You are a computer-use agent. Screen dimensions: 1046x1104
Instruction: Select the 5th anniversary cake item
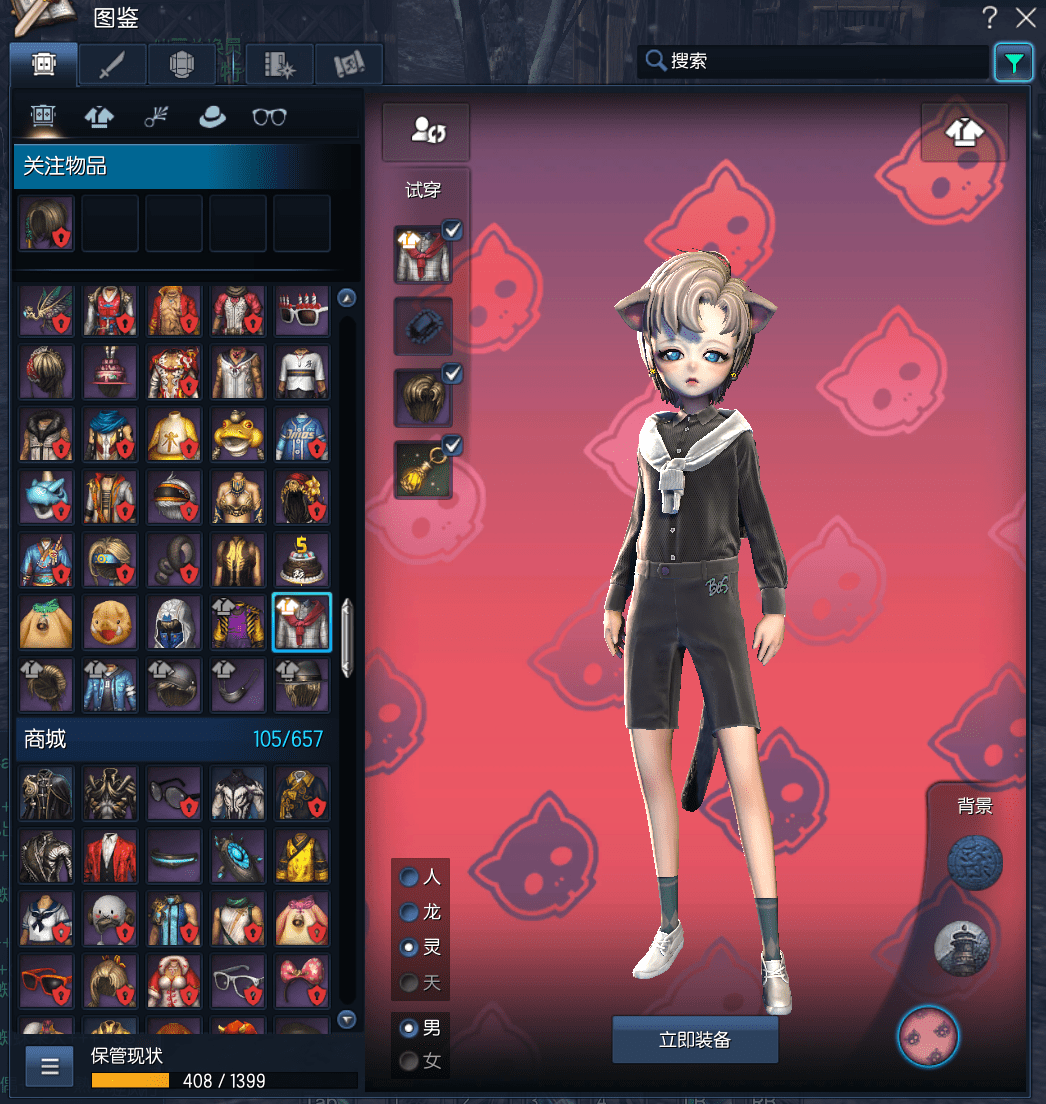(x=302, y=559)
